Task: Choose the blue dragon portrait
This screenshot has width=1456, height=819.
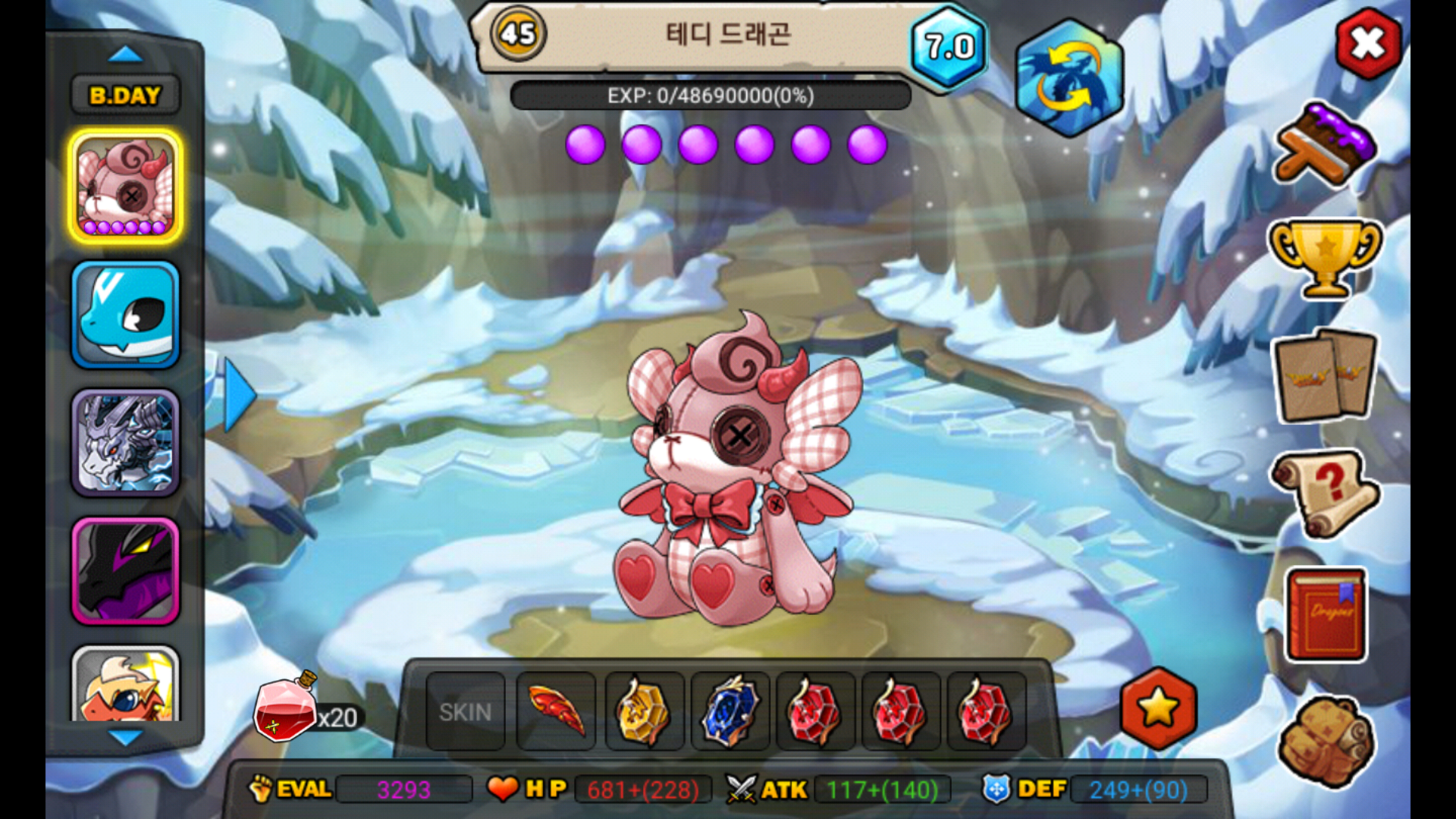Action: (x=126, y=315)
